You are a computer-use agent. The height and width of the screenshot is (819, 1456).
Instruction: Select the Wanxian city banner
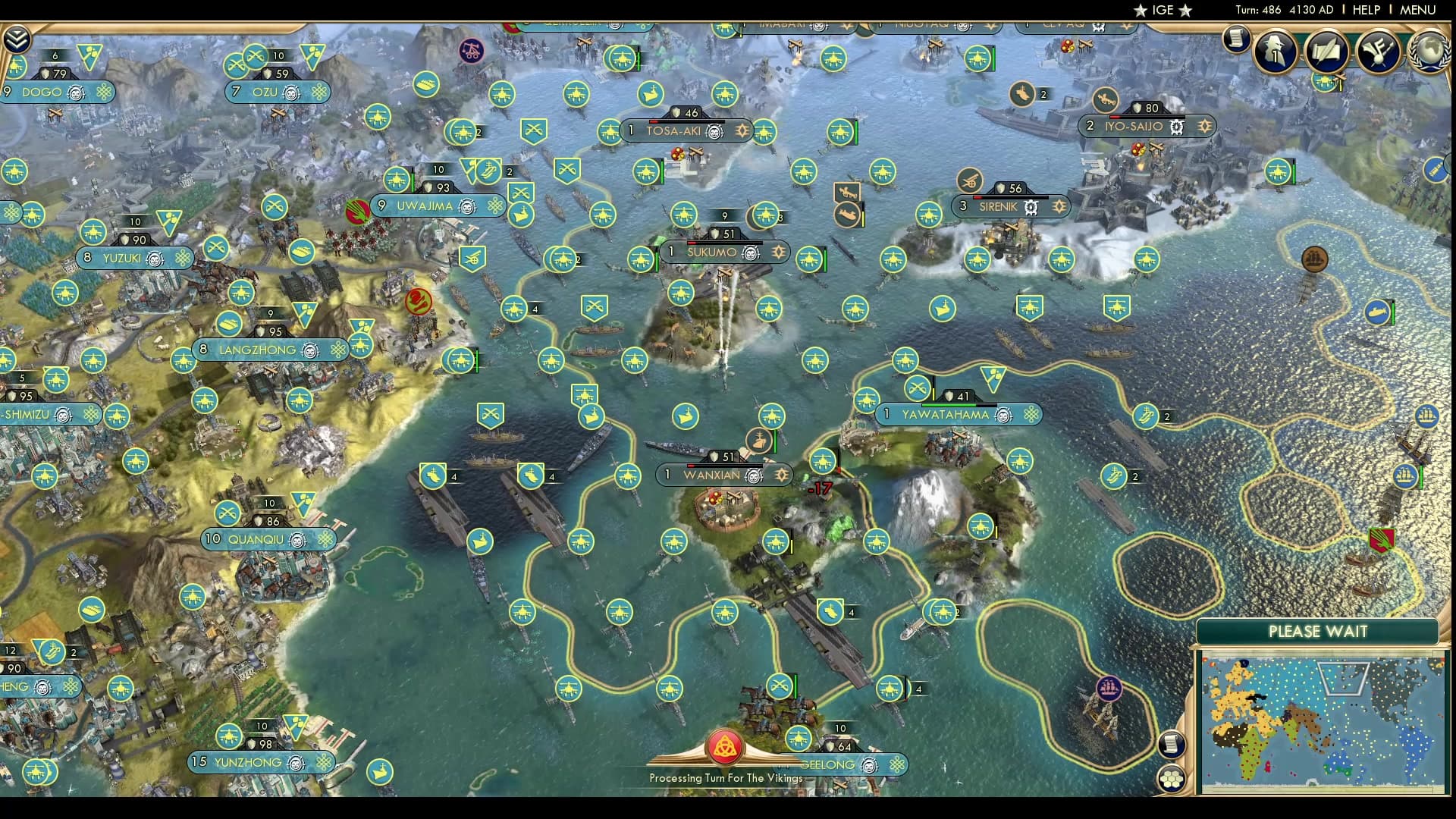point(711,475)
